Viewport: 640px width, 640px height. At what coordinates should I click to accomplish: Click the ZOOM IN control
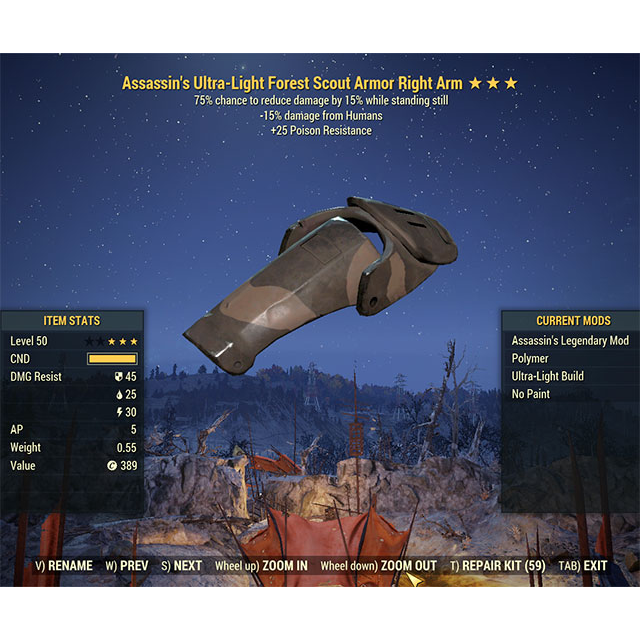pyautogui.click(x=262, y=566)
